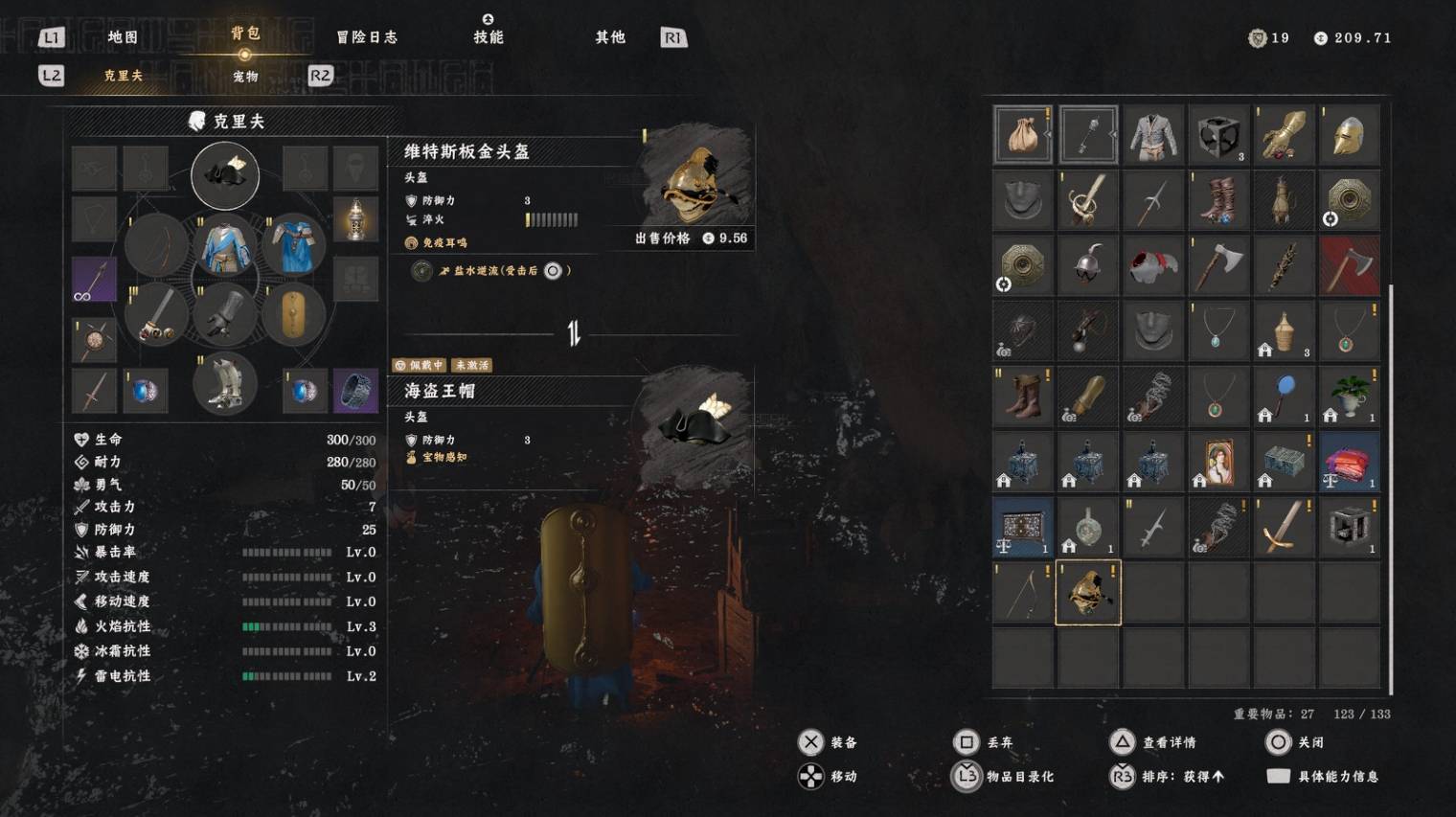Select the potted plant inventory item
The image size is (1456, 817).
point(1349,396)
